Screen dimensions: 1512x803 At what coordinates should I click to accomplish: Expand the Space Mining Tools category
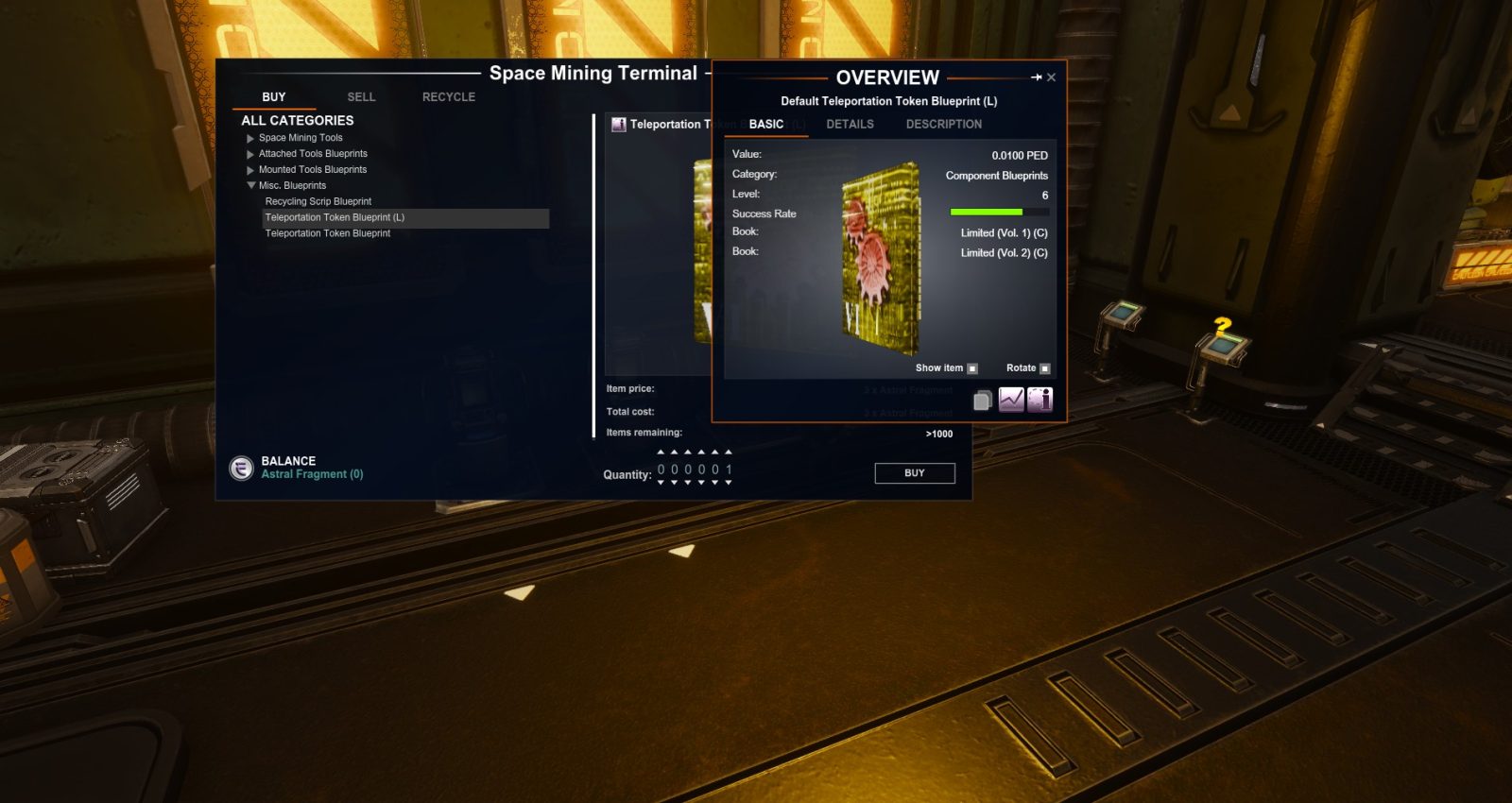(x=249, y=137)
